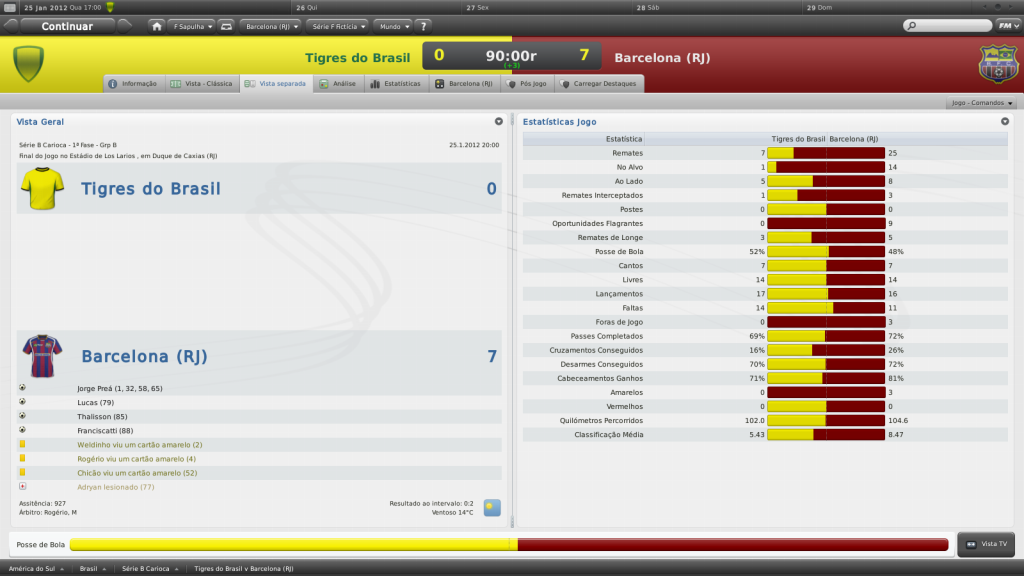Switch to Vista TV
This screenshot has width=1024, height=576.
click(x=986, y=544)
